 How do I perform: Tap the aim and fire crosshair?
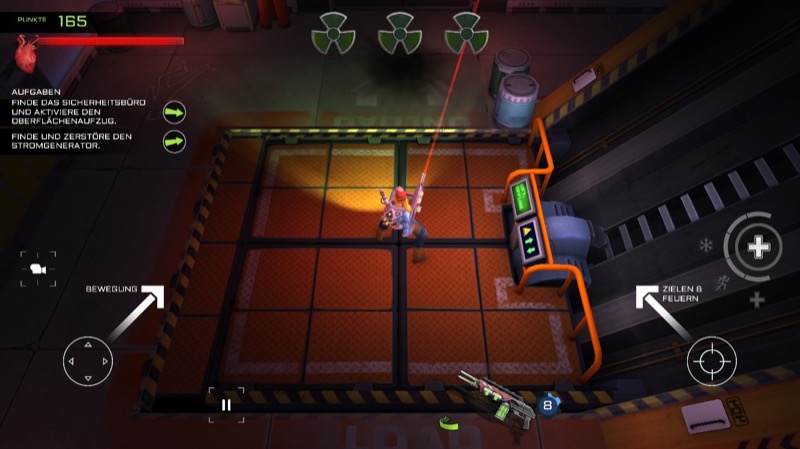(x=711, y=361)
